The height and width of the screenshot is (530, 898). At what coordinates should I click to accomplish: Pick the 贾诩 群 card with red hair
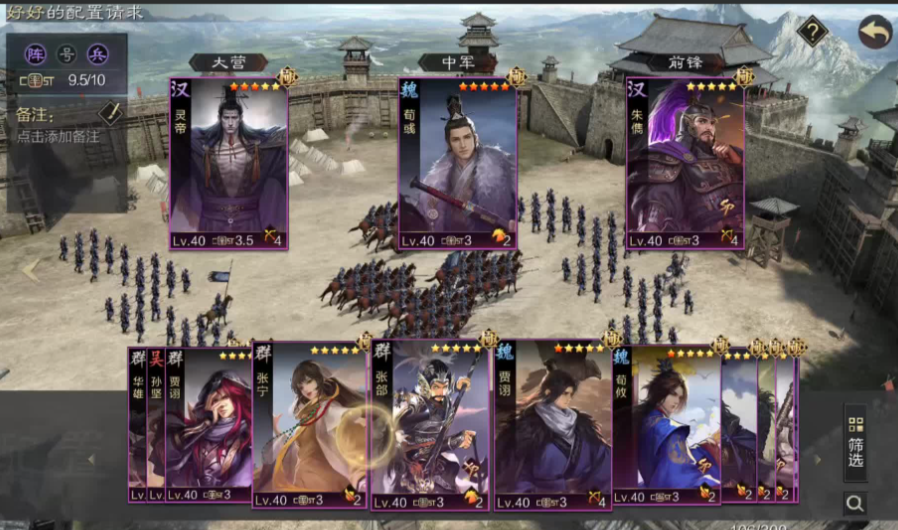point(209,425)
